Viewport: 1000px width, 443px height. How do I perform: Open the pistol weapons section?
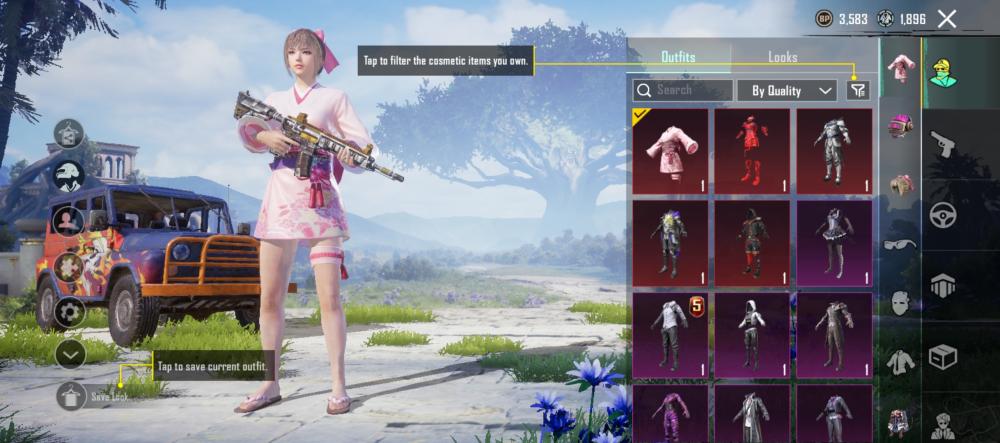[943, 145]
